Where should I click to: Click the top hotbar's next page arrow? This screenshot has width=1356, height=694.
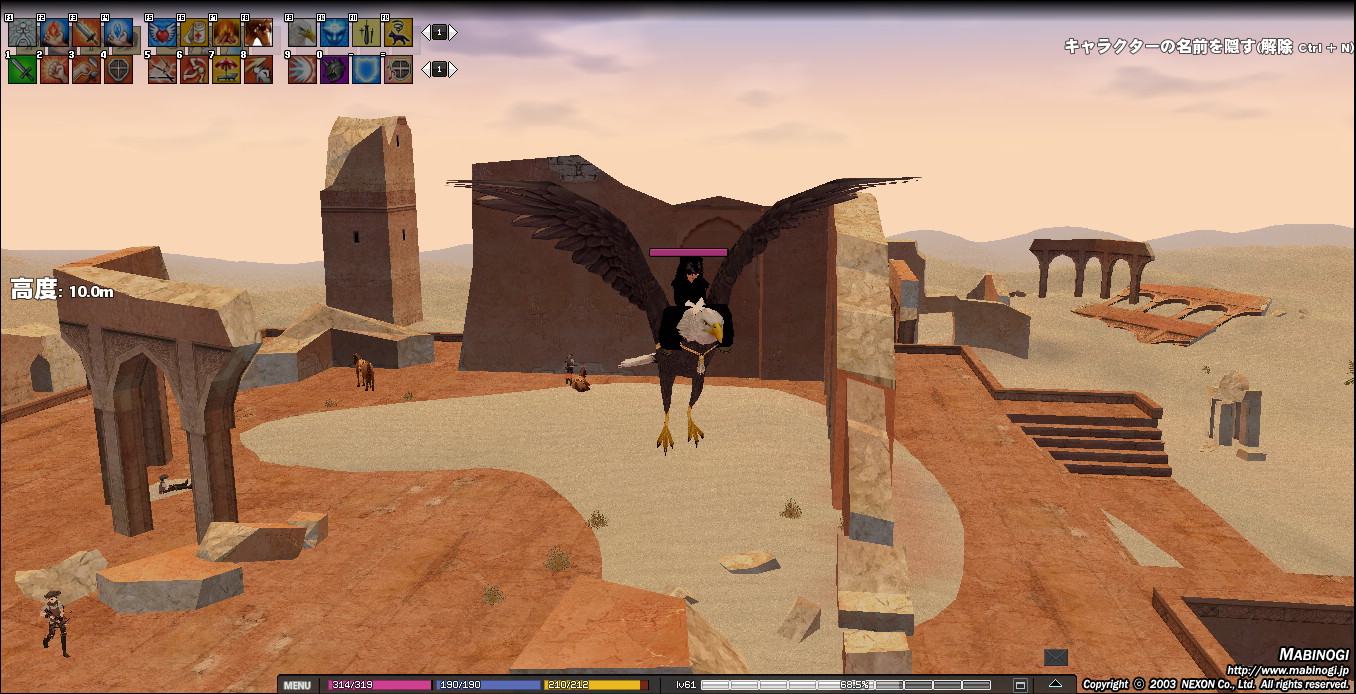pyautogui.click(x=453, y=32)
